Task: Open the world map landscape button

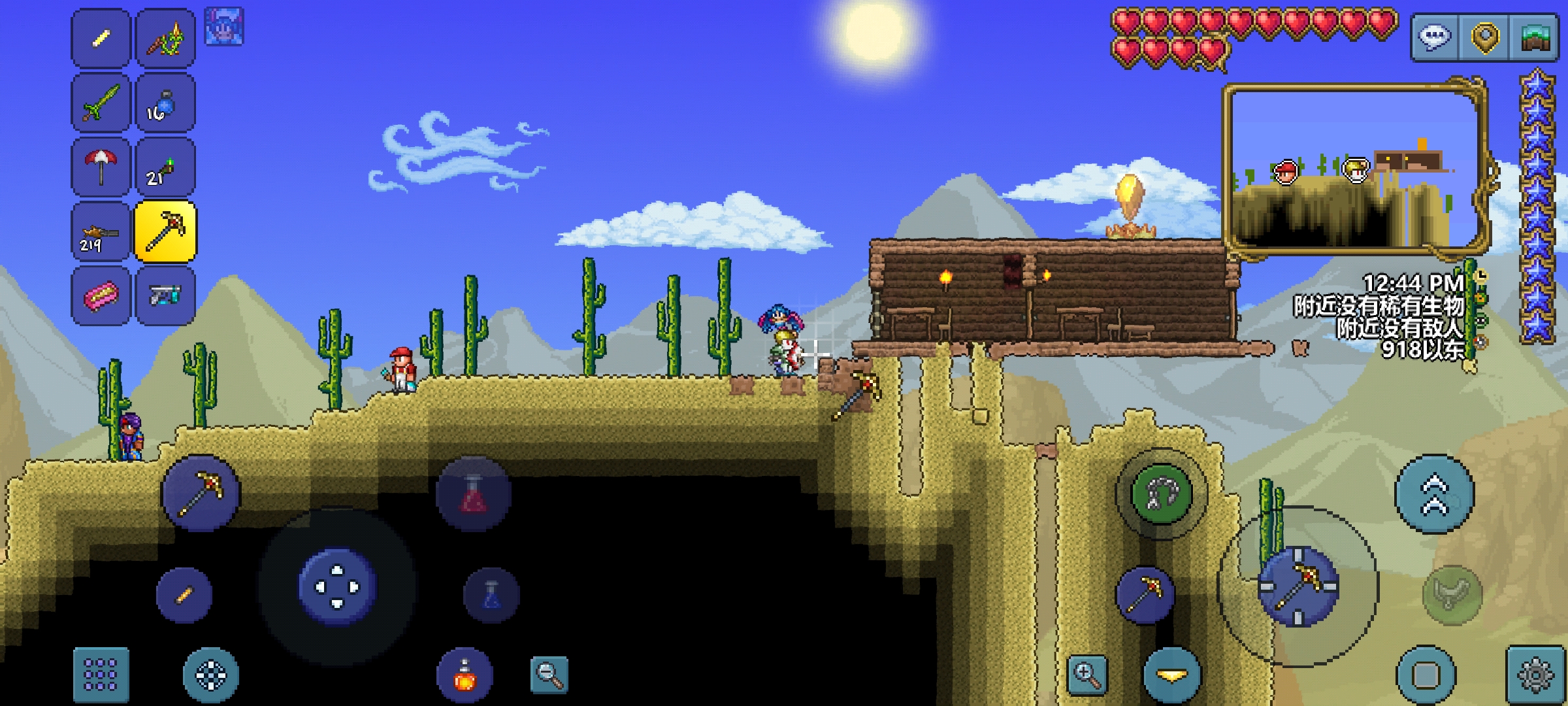Action: coord(1535,37)
